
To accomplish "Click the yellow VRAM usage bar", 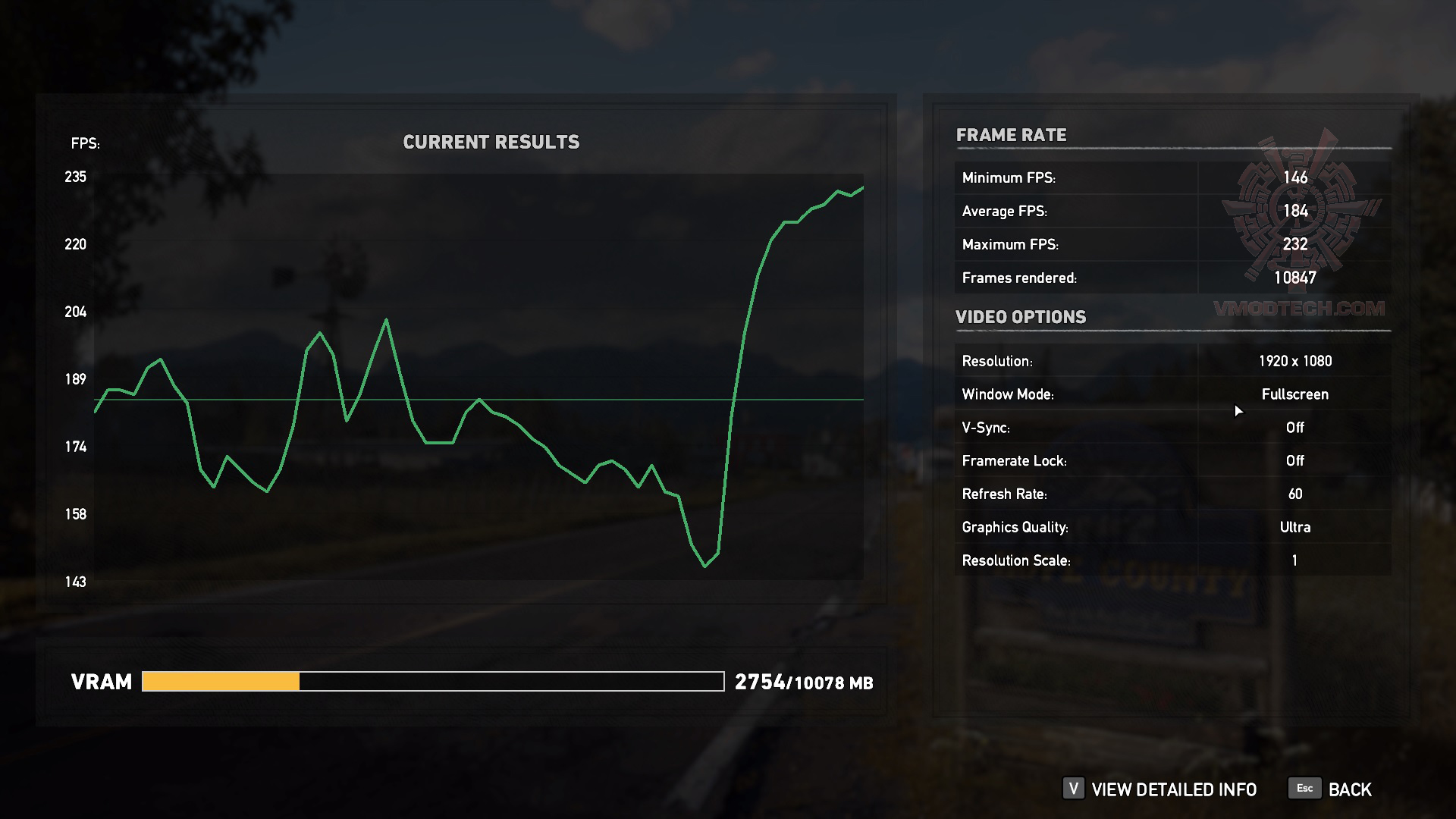I will coord(220,681).
